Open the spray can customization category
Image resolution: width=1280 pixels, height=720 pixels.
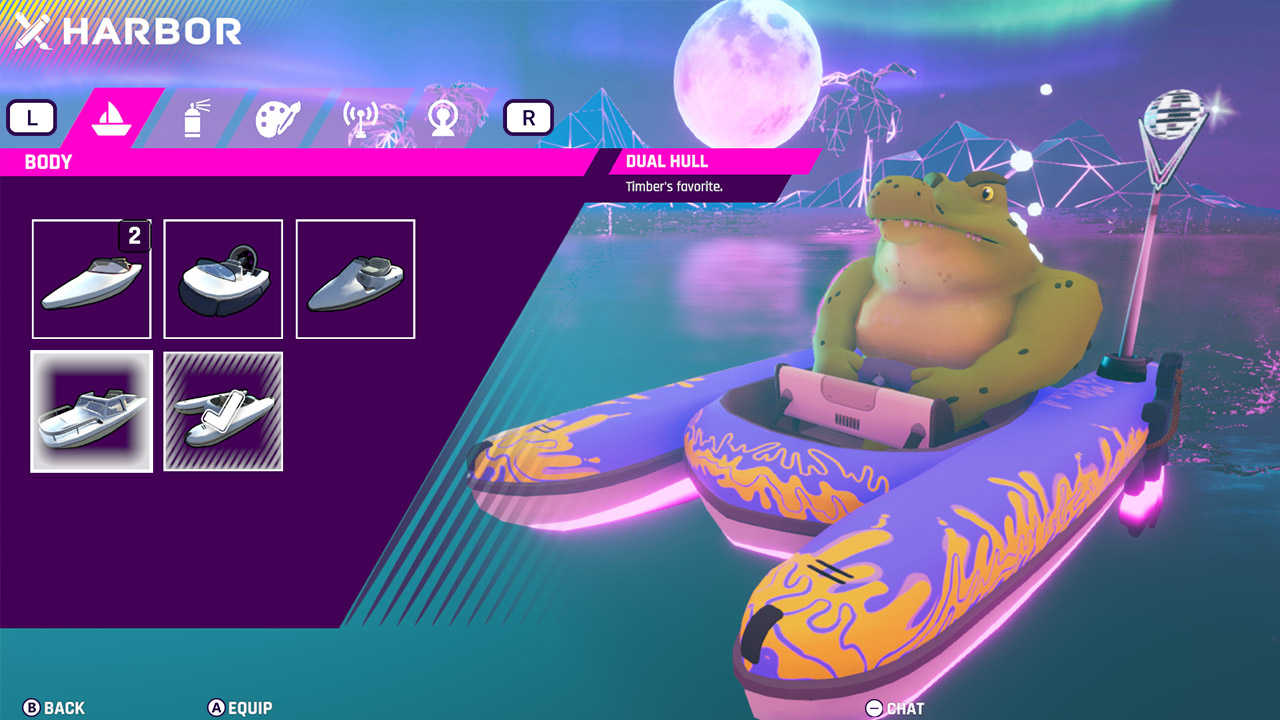click(196, 116)
